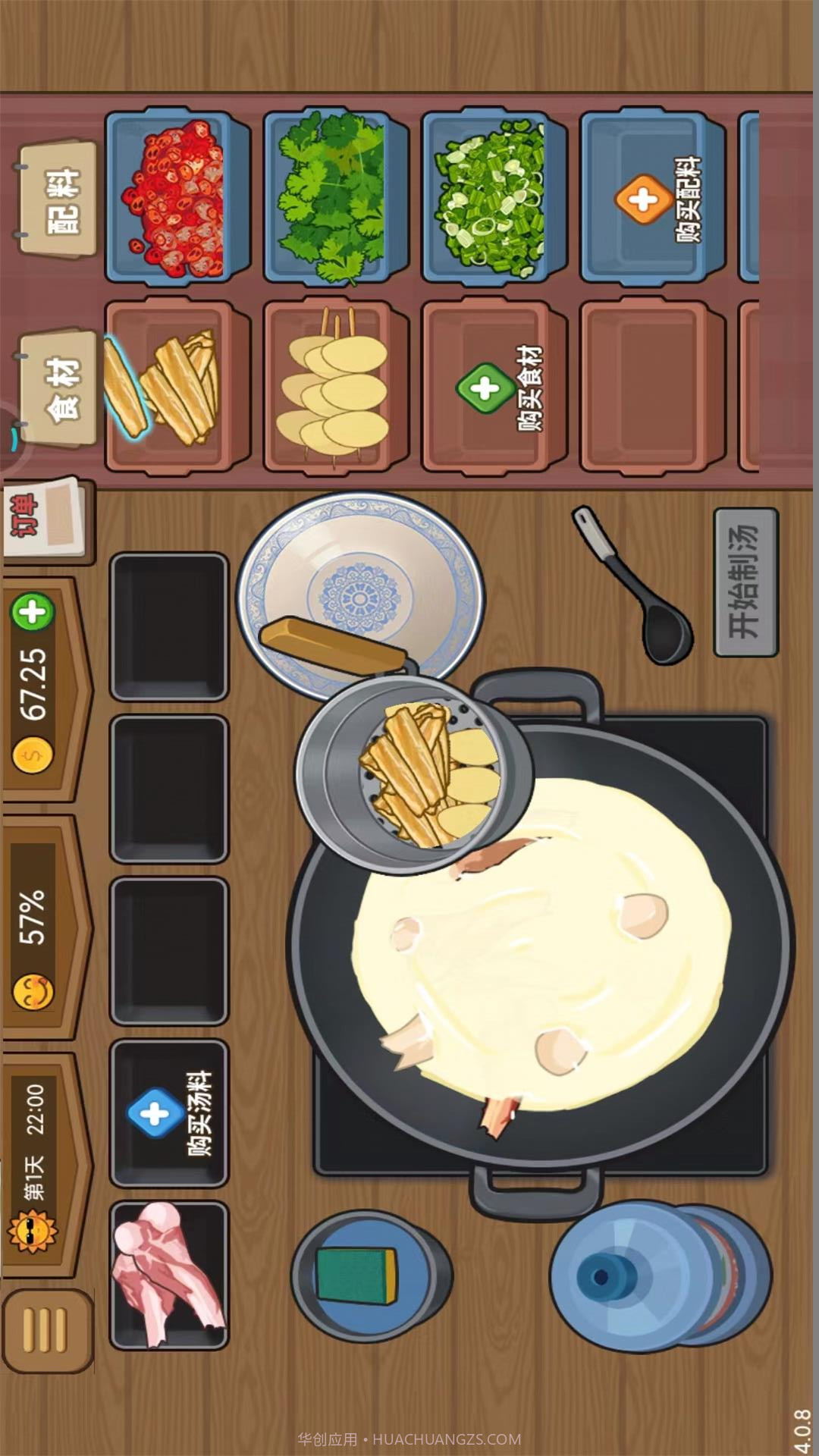Choose the 购买食材 ingredient slot
Image resolution: width=819 pixels, height=1456 pixels.
494,388
